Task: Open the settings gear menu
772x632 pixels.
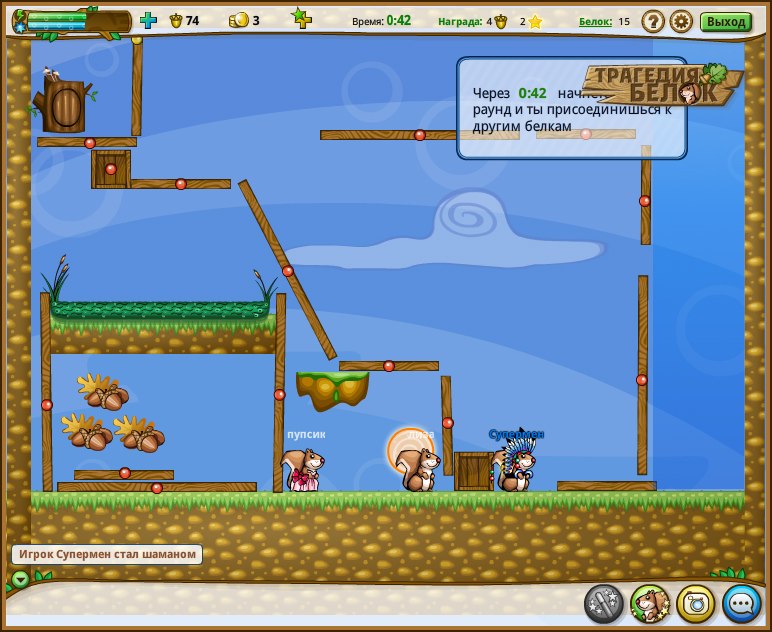Action: click(x=681, y=21)
